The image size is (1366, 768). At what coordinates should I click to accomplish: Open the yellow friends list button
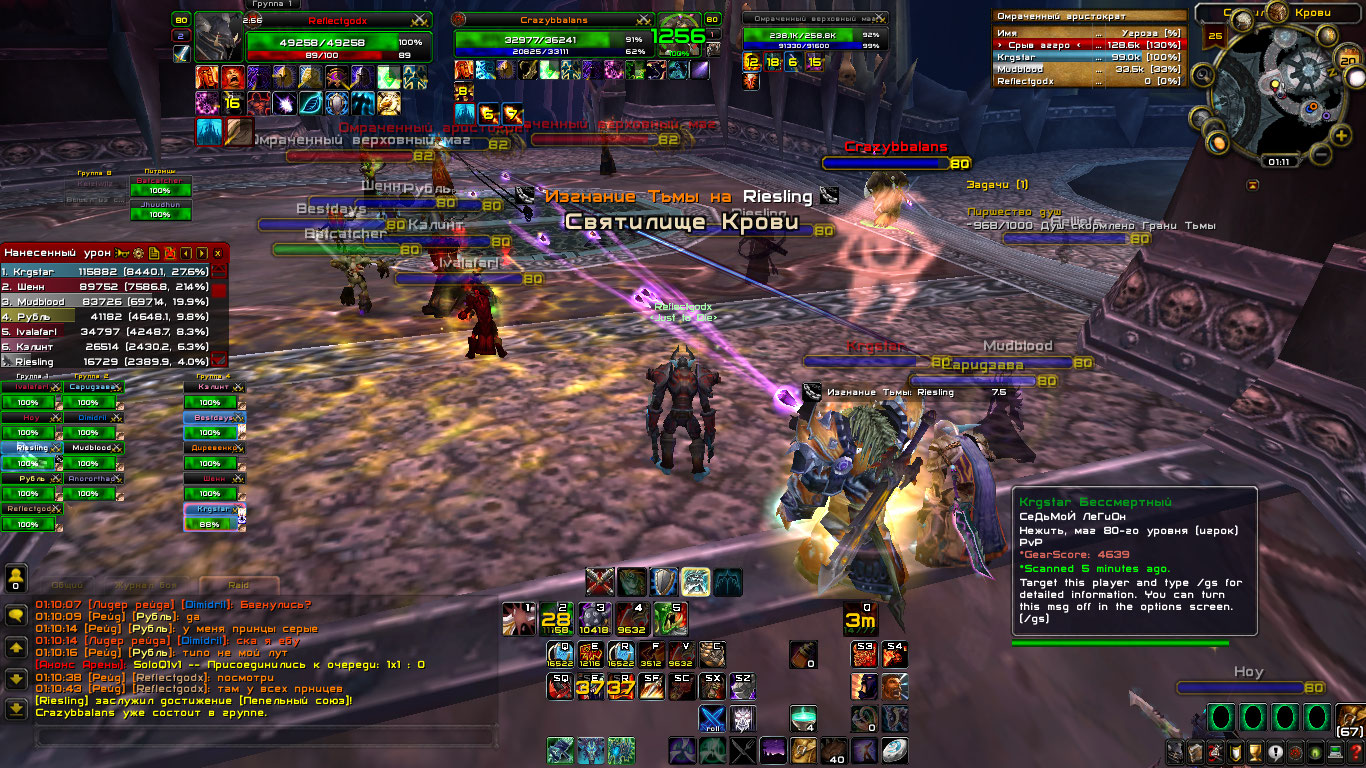(16, 578)
